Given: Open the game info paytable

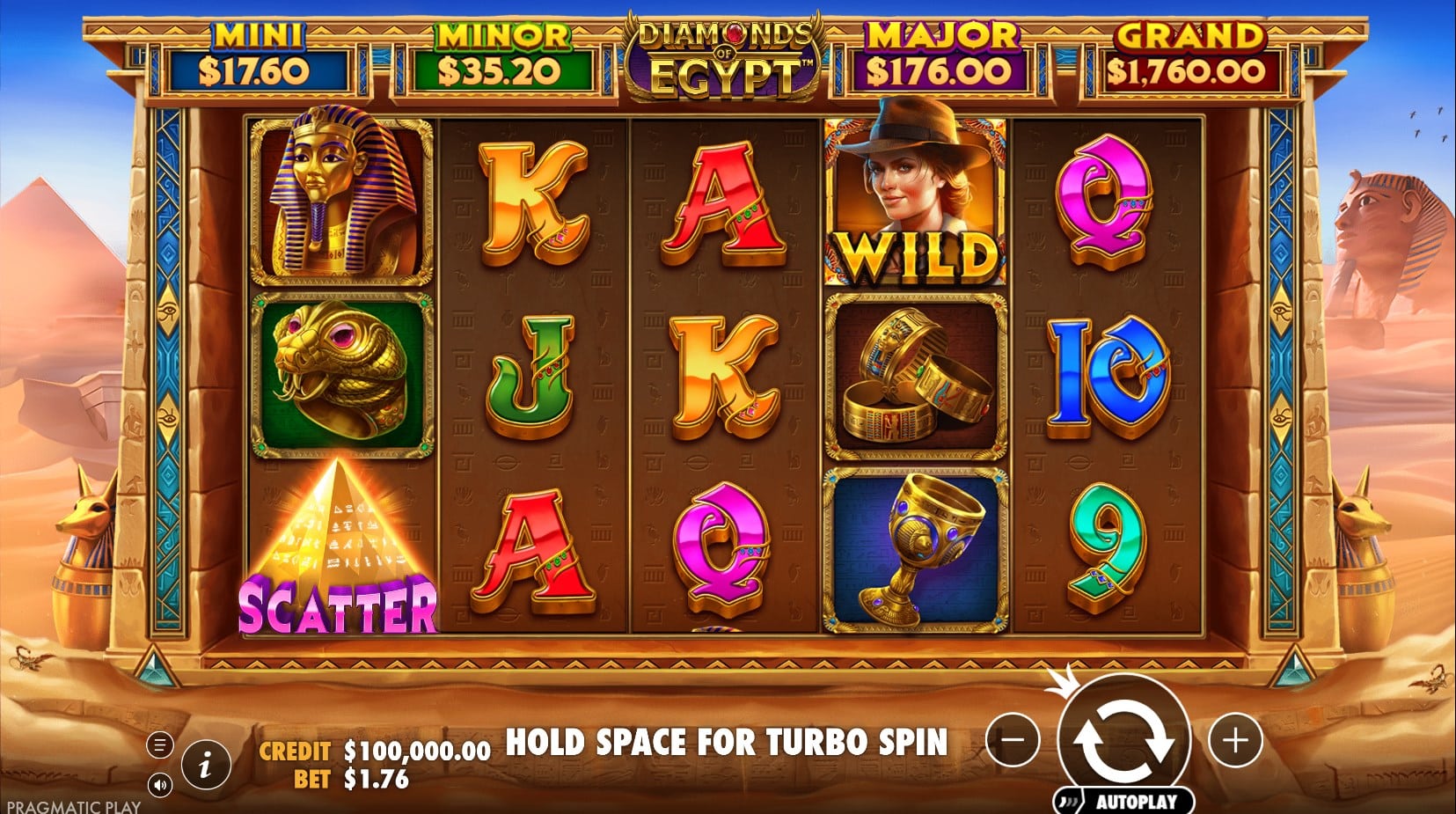Looking at the screenshot, I should [206, 764].
